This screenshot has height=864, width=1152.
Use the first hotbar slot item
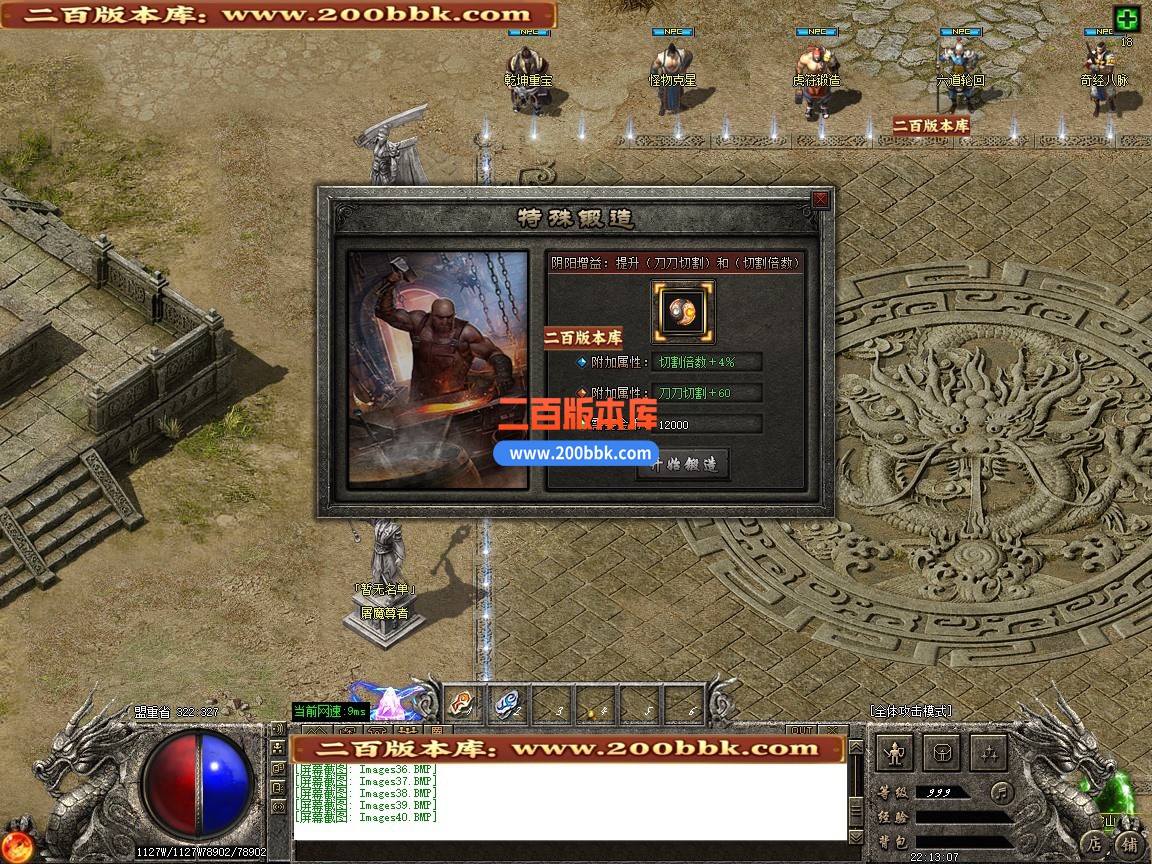[460, 704]
